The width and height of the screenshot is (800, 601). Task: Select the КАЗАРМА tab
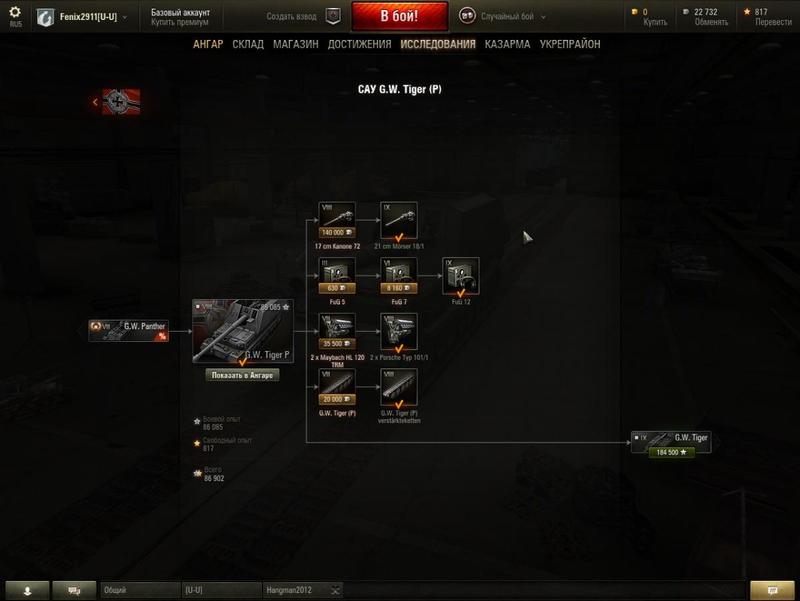point(507,44)
